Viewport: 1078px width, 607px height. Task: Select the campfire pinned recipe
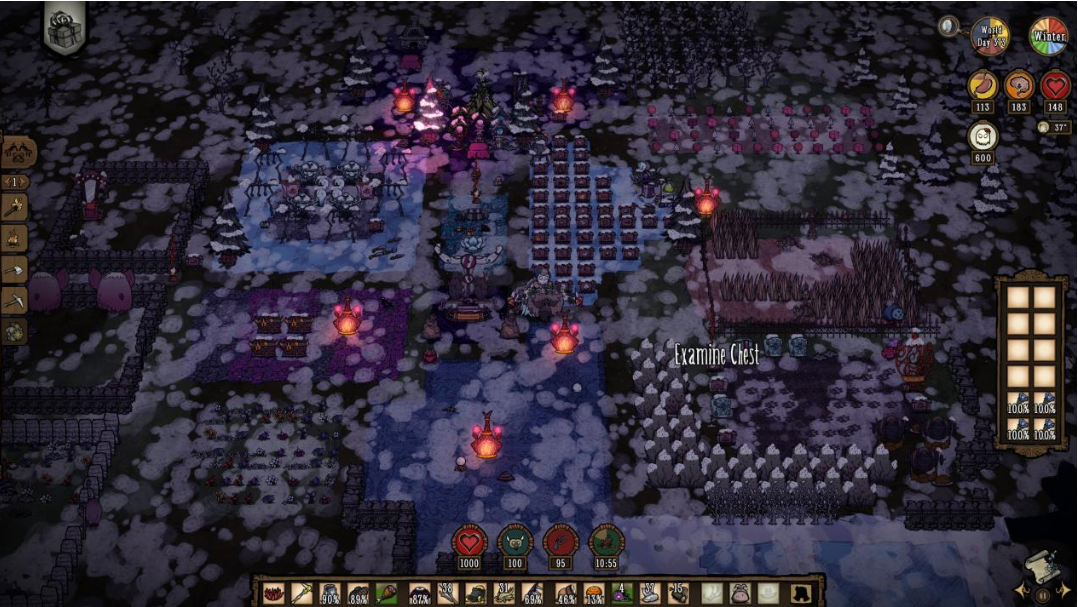tap(15, 238)
